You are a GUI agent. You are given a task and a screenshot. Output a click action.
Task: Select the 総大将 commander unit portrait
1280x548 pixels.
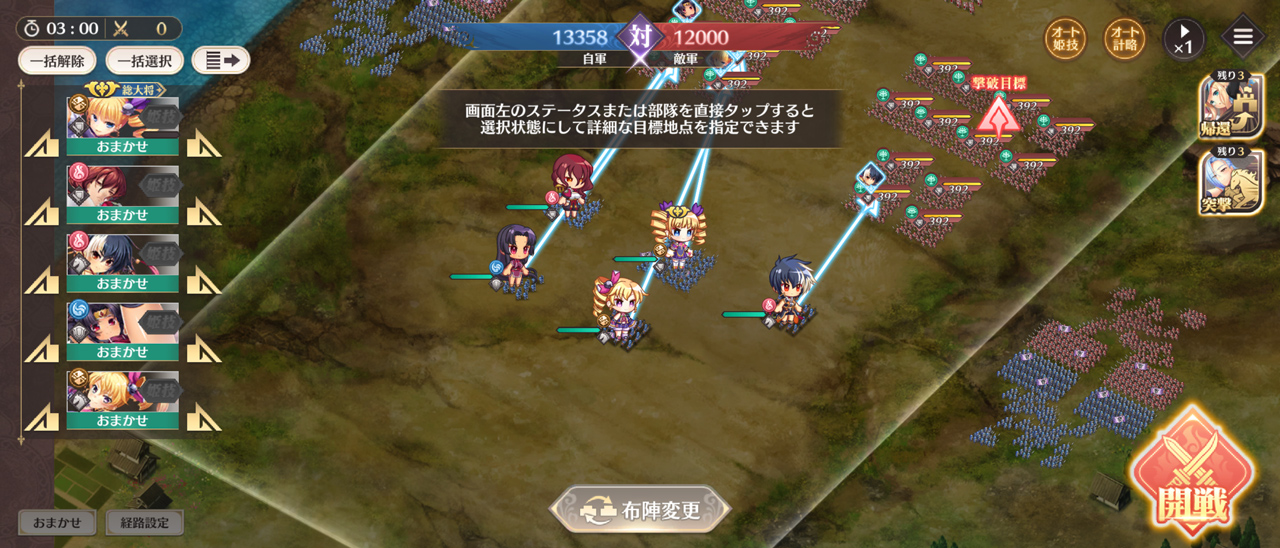(122, 118)
